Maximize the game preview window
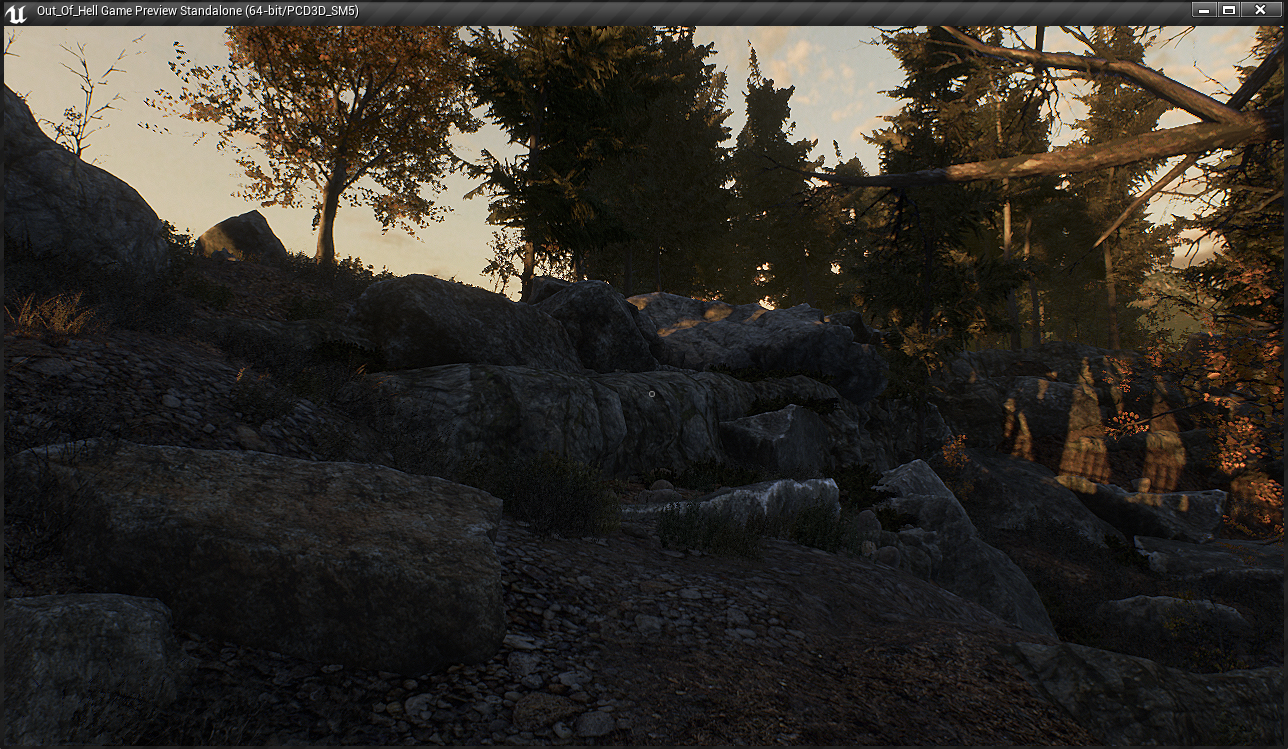The image size is (1288, 749). pyautogui.click(x=1229, y=10)
